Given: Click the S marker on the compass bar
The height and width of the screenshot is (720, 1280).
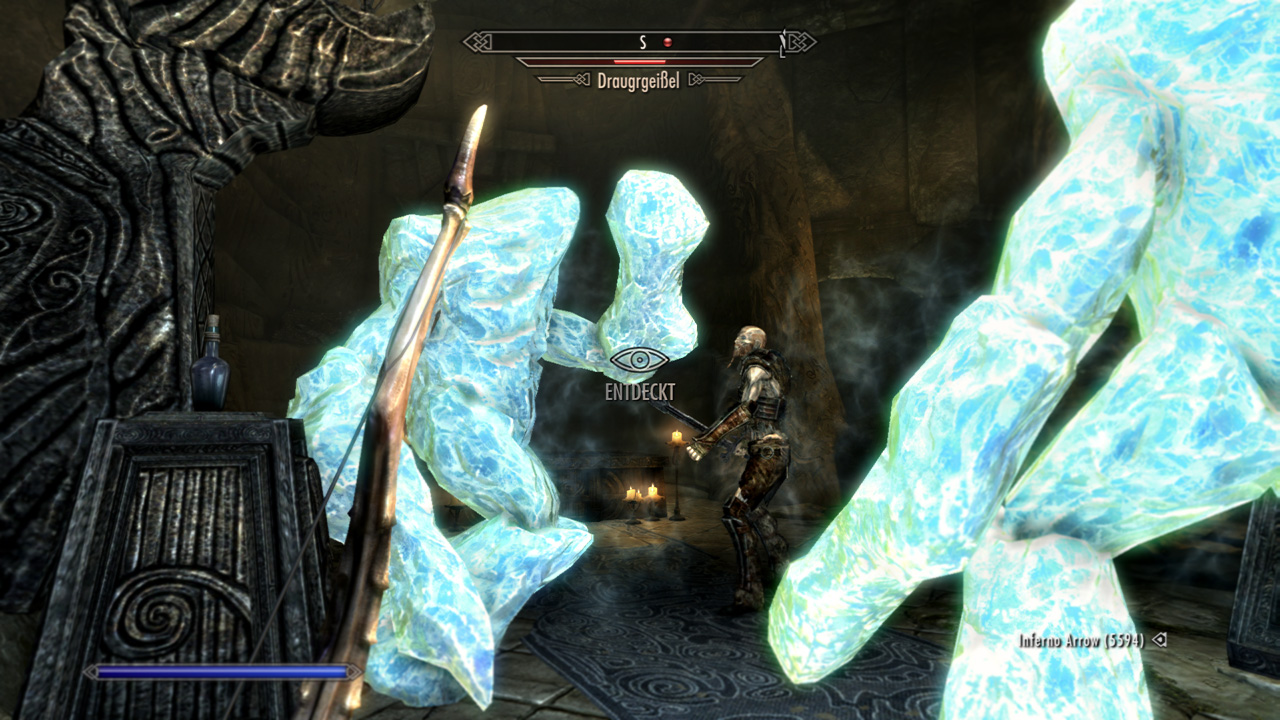Looking at the screenshot, I should (643, 41).
